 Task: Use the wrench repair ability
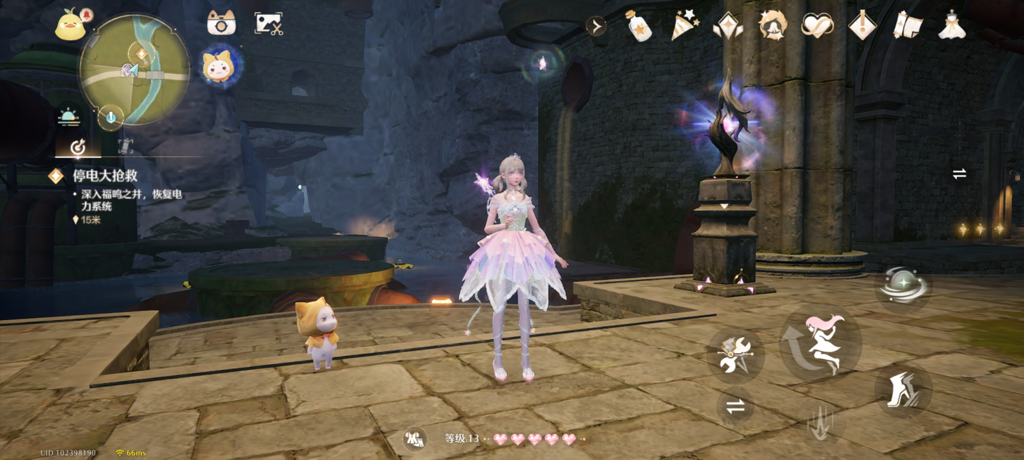tap(735, 356)
